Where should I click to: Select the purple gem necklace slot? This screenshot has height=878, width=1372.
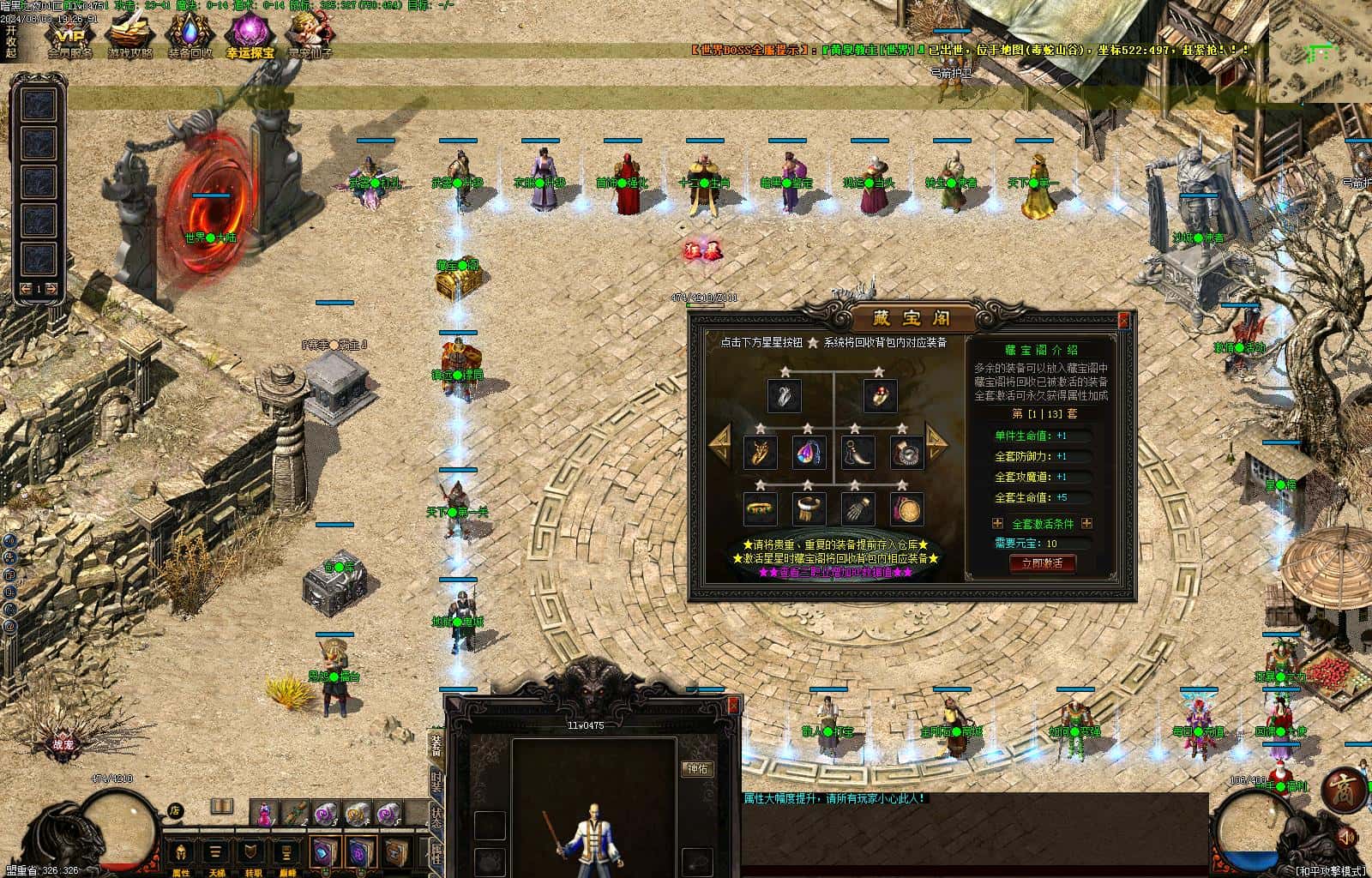pyautogui.click(x=808, y=452)
